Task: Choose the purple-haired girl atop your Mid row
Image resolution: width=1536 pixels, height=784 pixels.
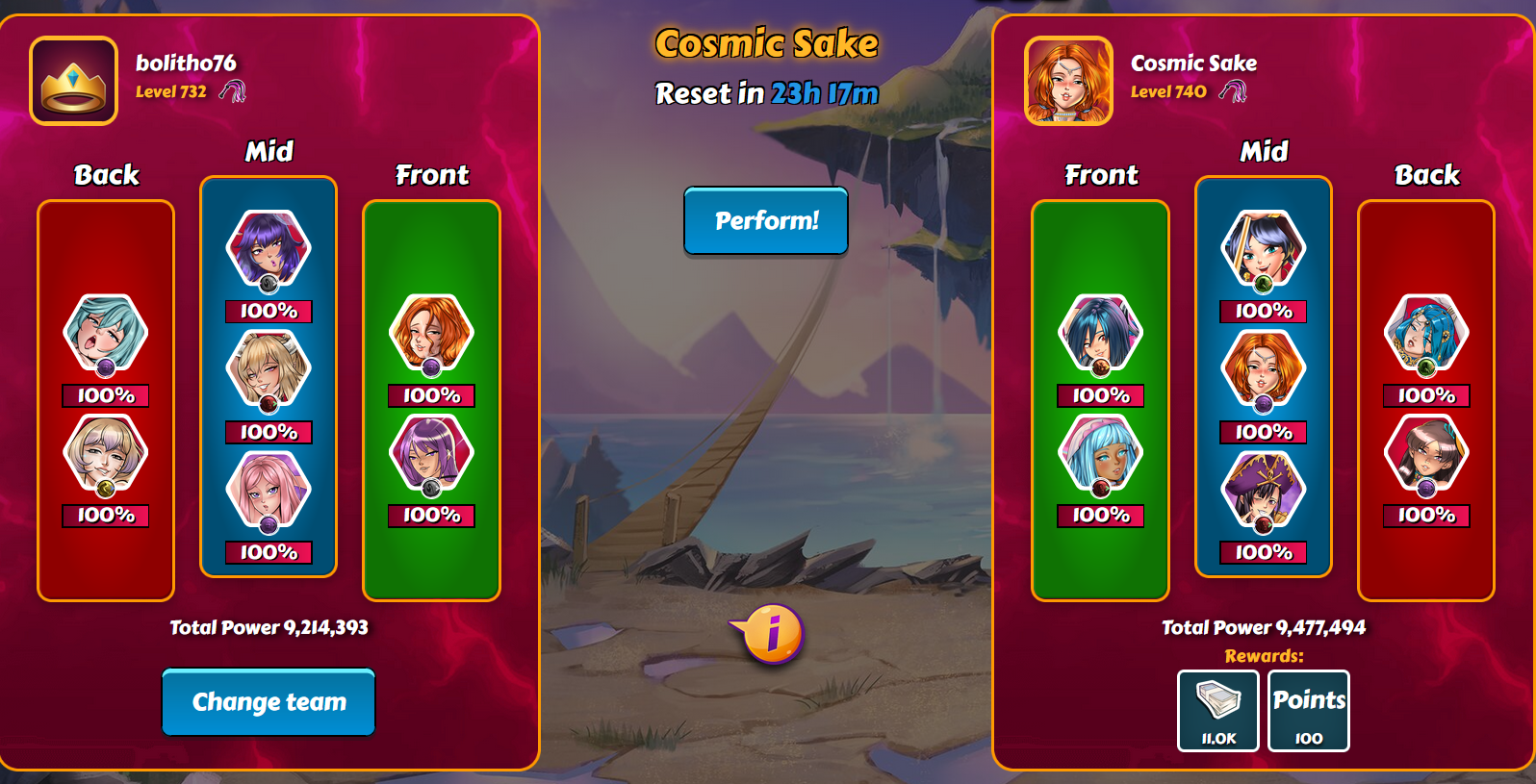Action: click(269, 248)
